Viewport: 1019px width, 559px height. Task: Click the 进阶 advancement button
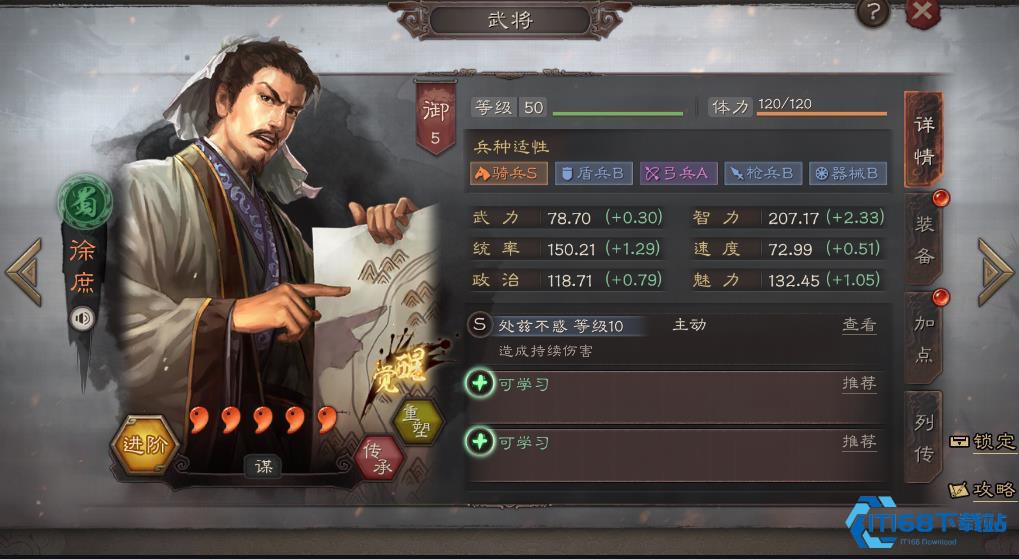[145, 443]
